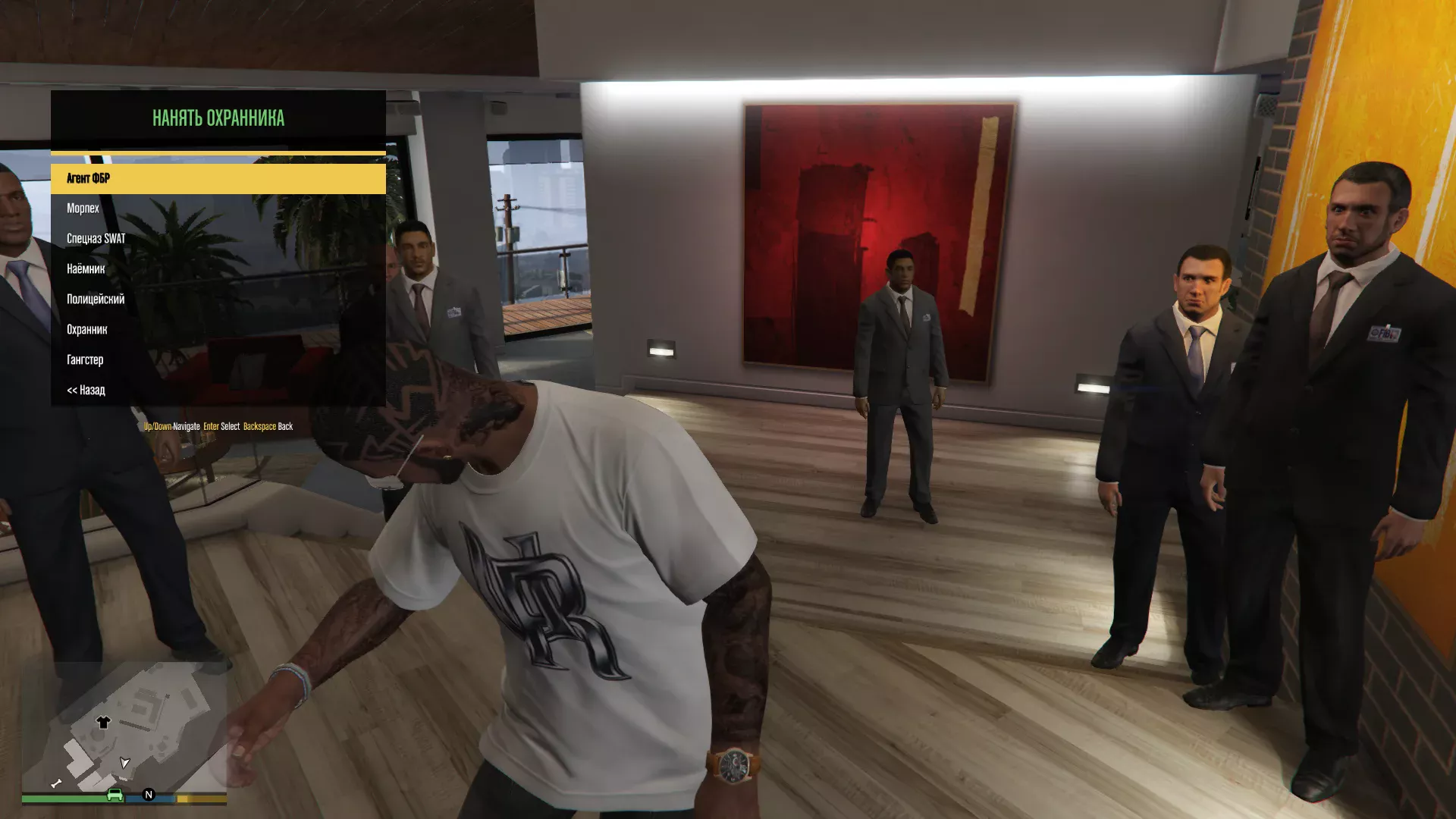The image size is (1456, 819).
Task: Click the highlighted yellow selection bar
Action: point(218,179)
